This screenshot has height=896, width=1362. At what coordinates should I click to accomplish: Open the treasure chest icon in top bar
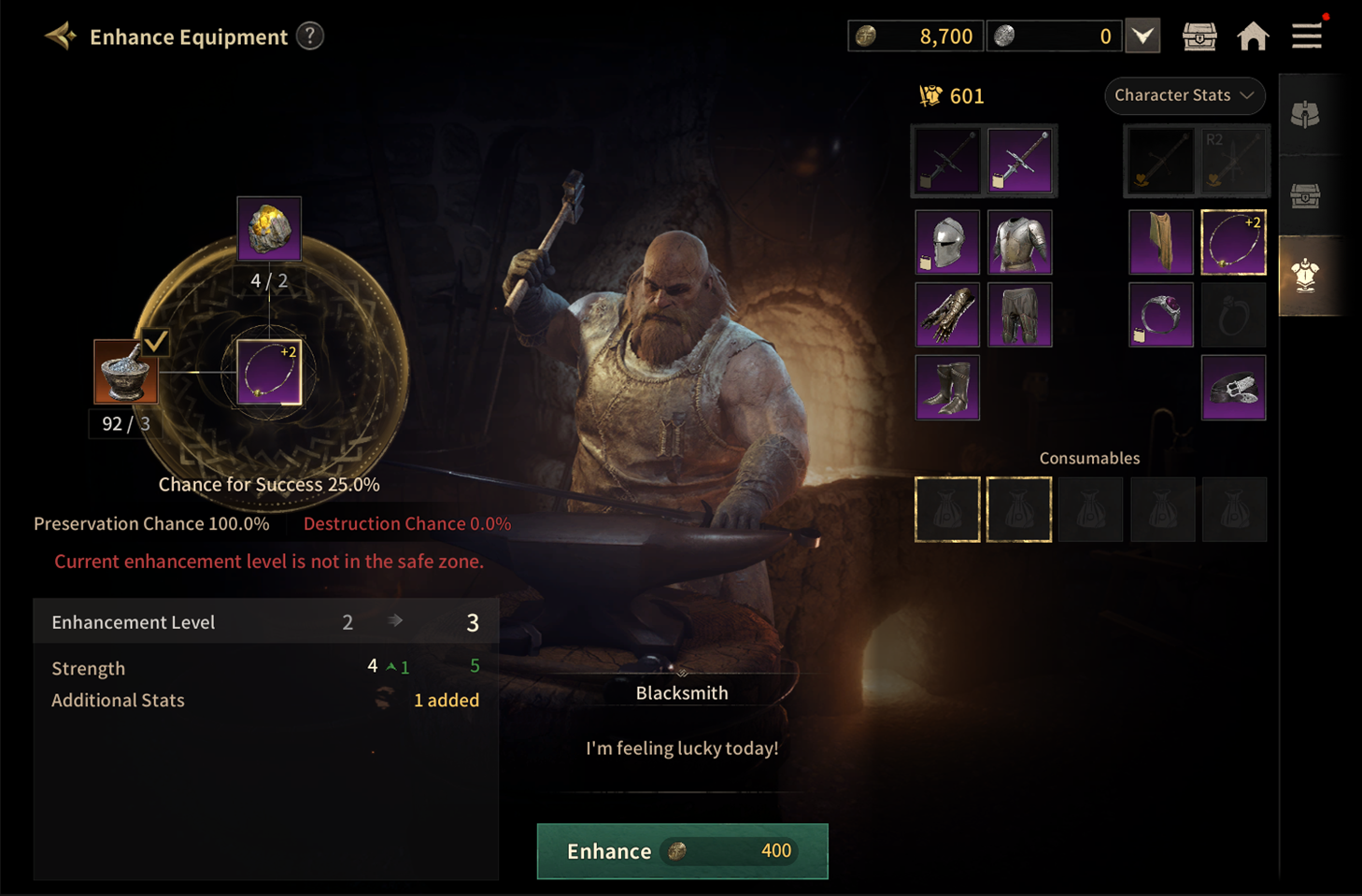tap(1199, 36)
